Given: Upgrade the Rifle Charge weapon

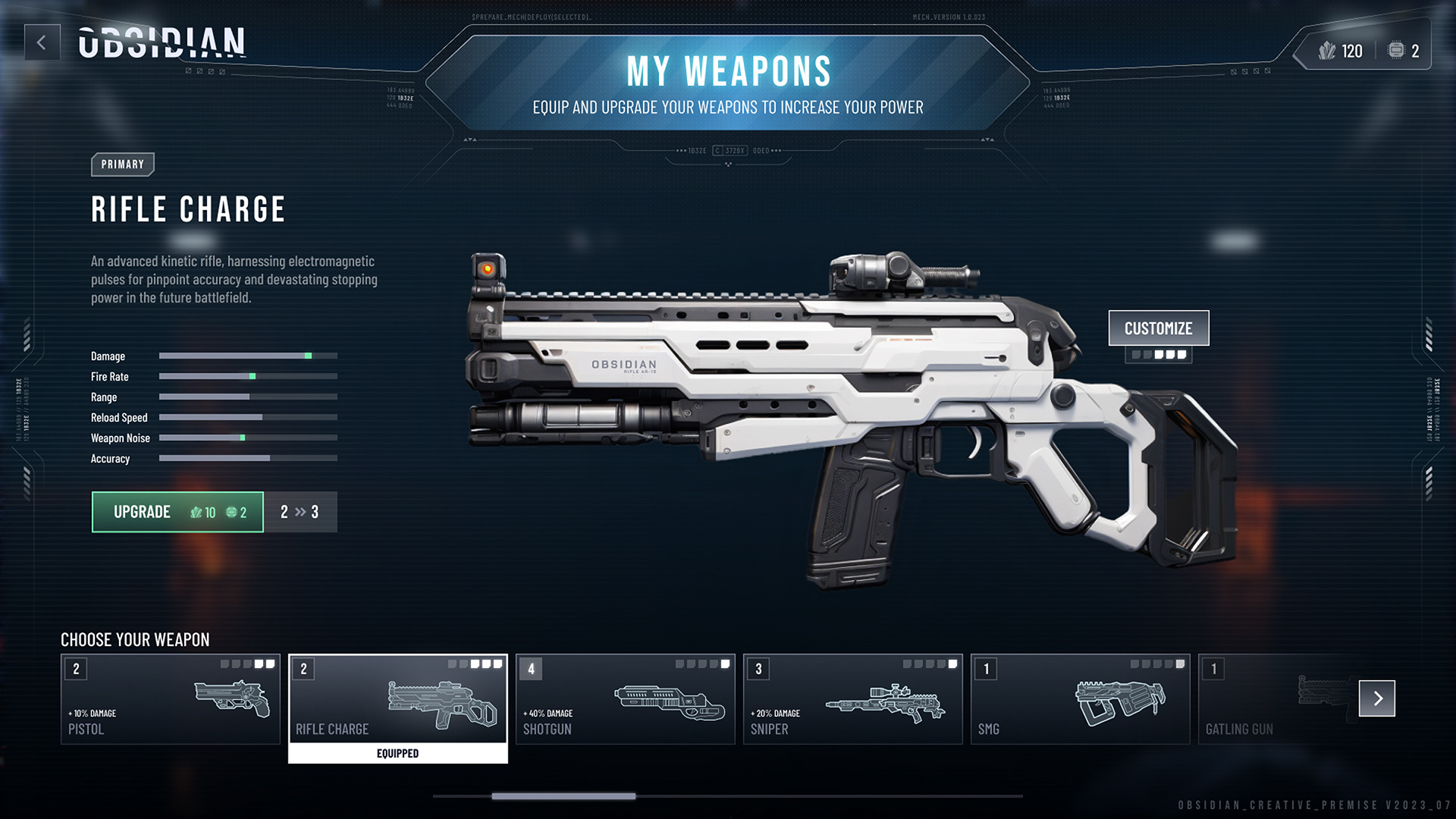Looking at the screenshot, I should pos(177,512).
